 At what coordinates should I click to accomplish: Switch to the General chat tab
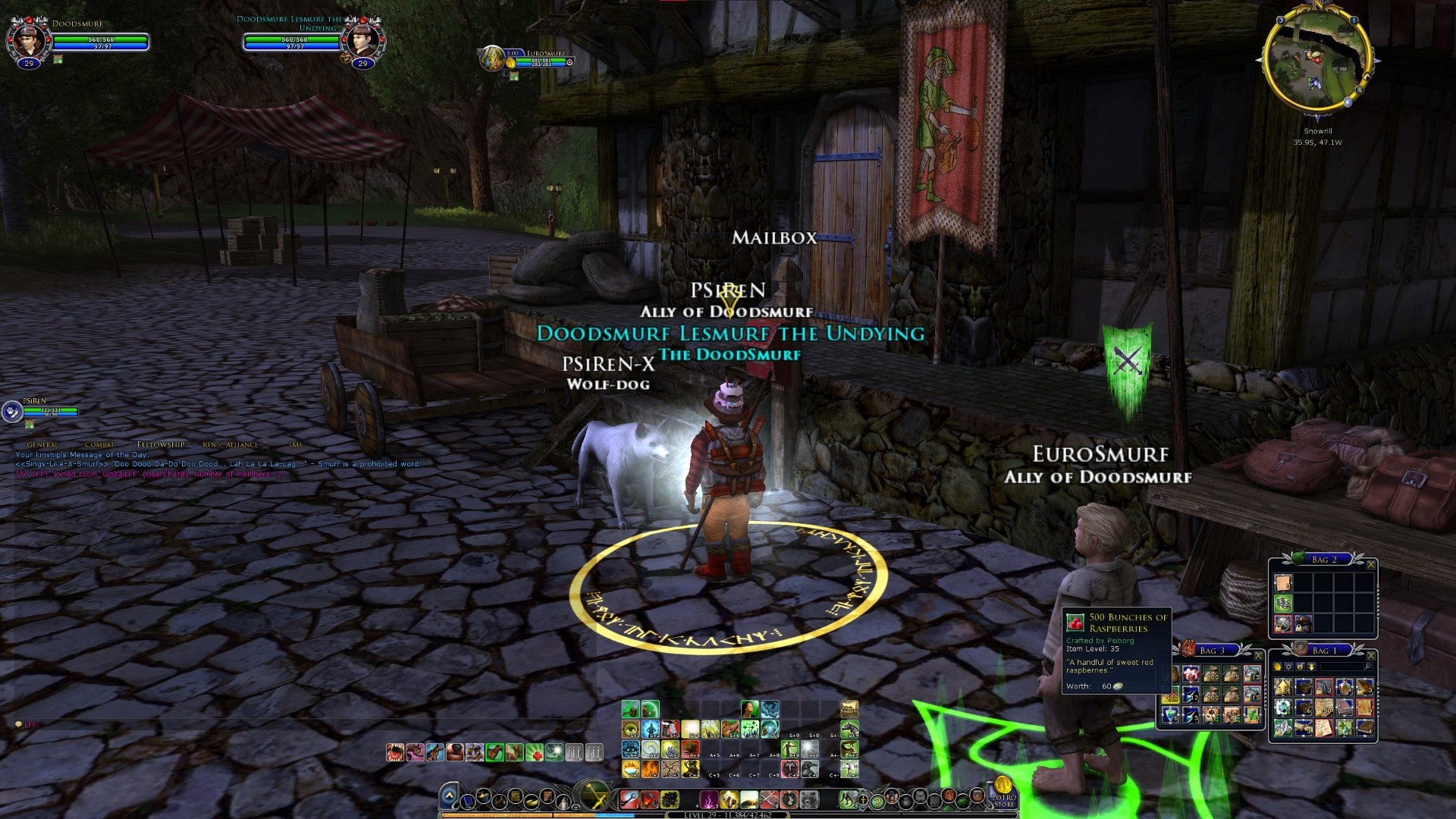click(42, 445)
